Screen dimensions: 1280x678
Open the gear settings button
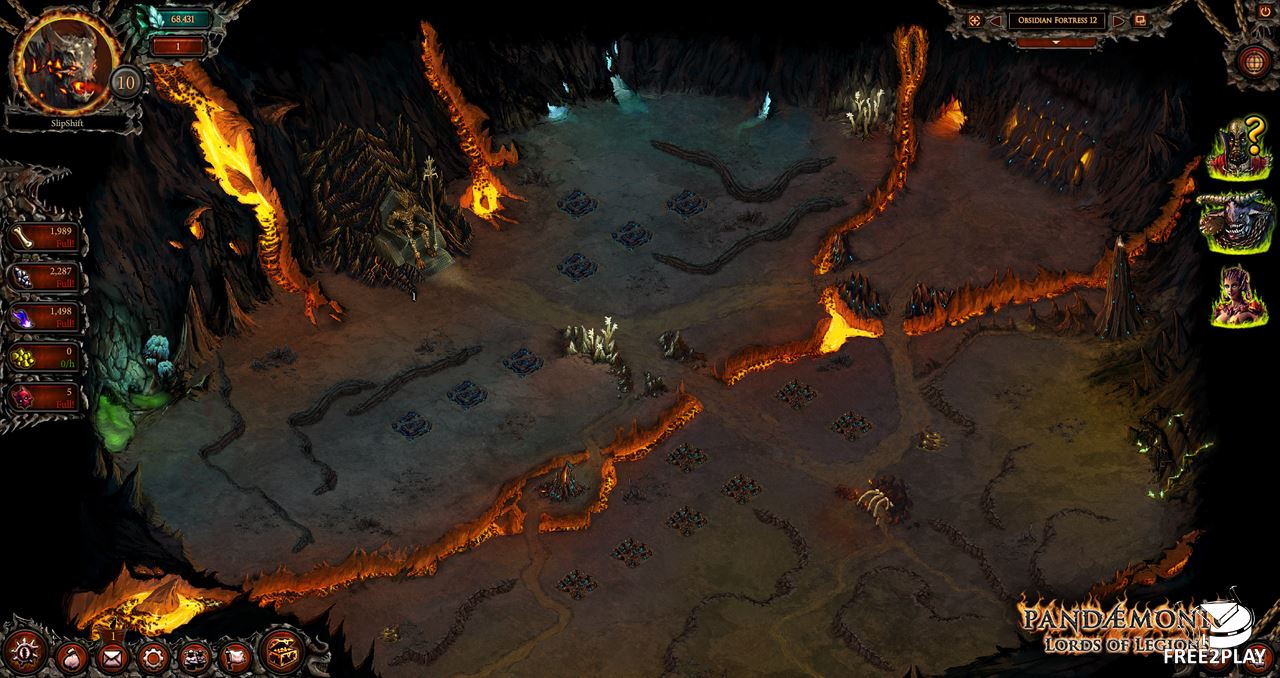click(x=152, y=657)
